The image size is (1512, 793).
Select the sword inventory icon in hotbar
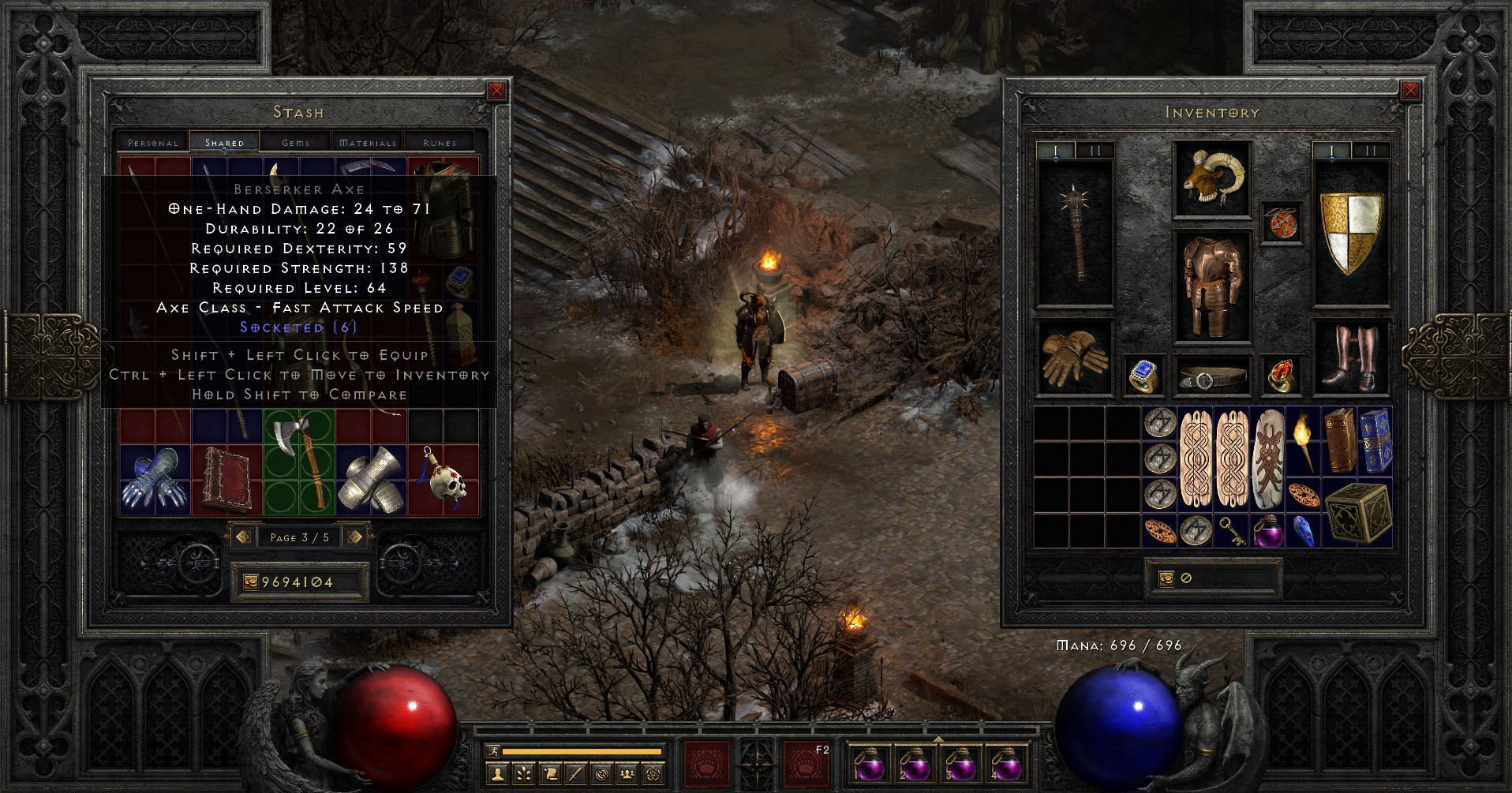pyautogui.click(x=575, y=774)
